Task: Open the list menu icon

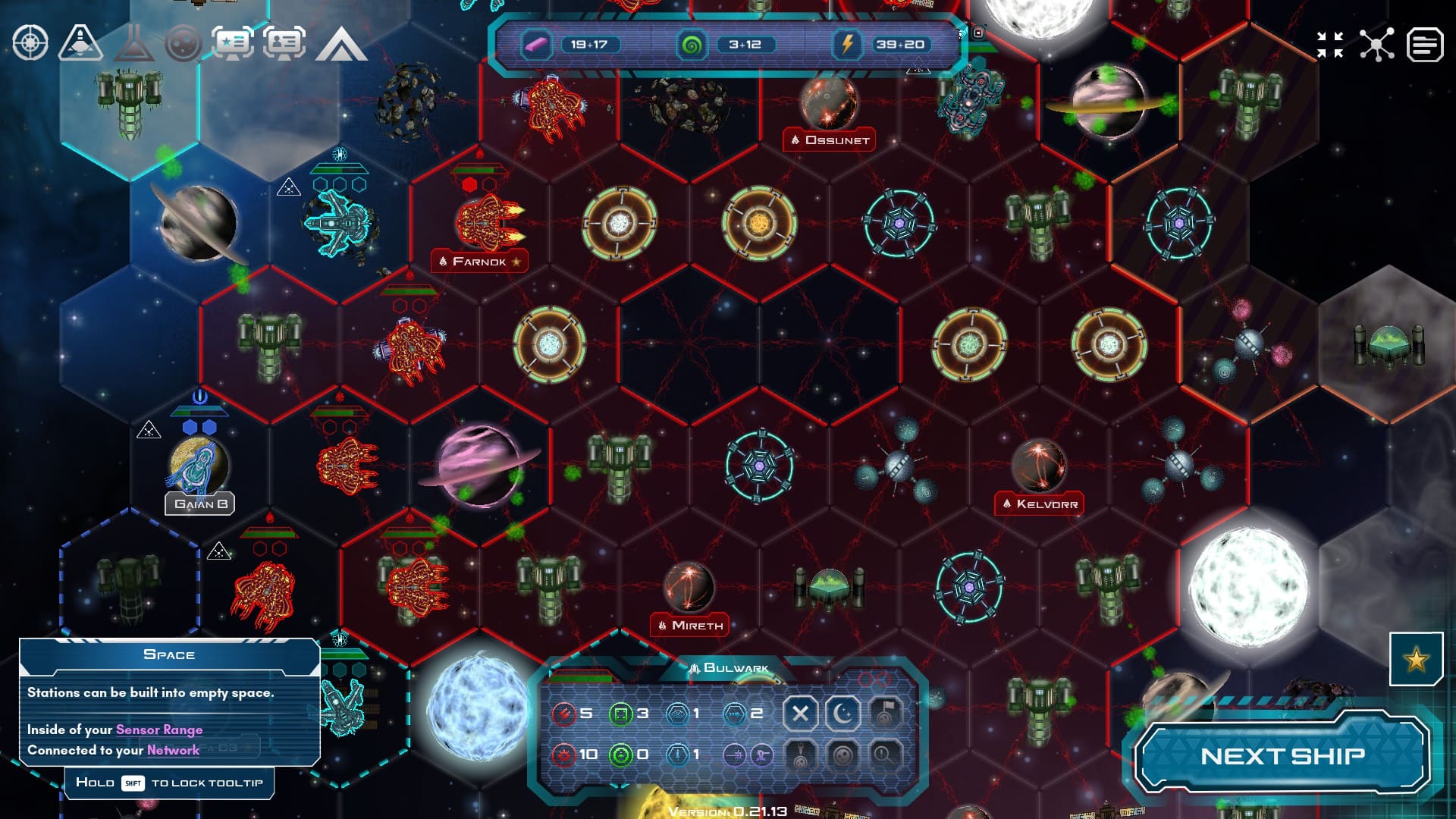Action: point(1425,45)
